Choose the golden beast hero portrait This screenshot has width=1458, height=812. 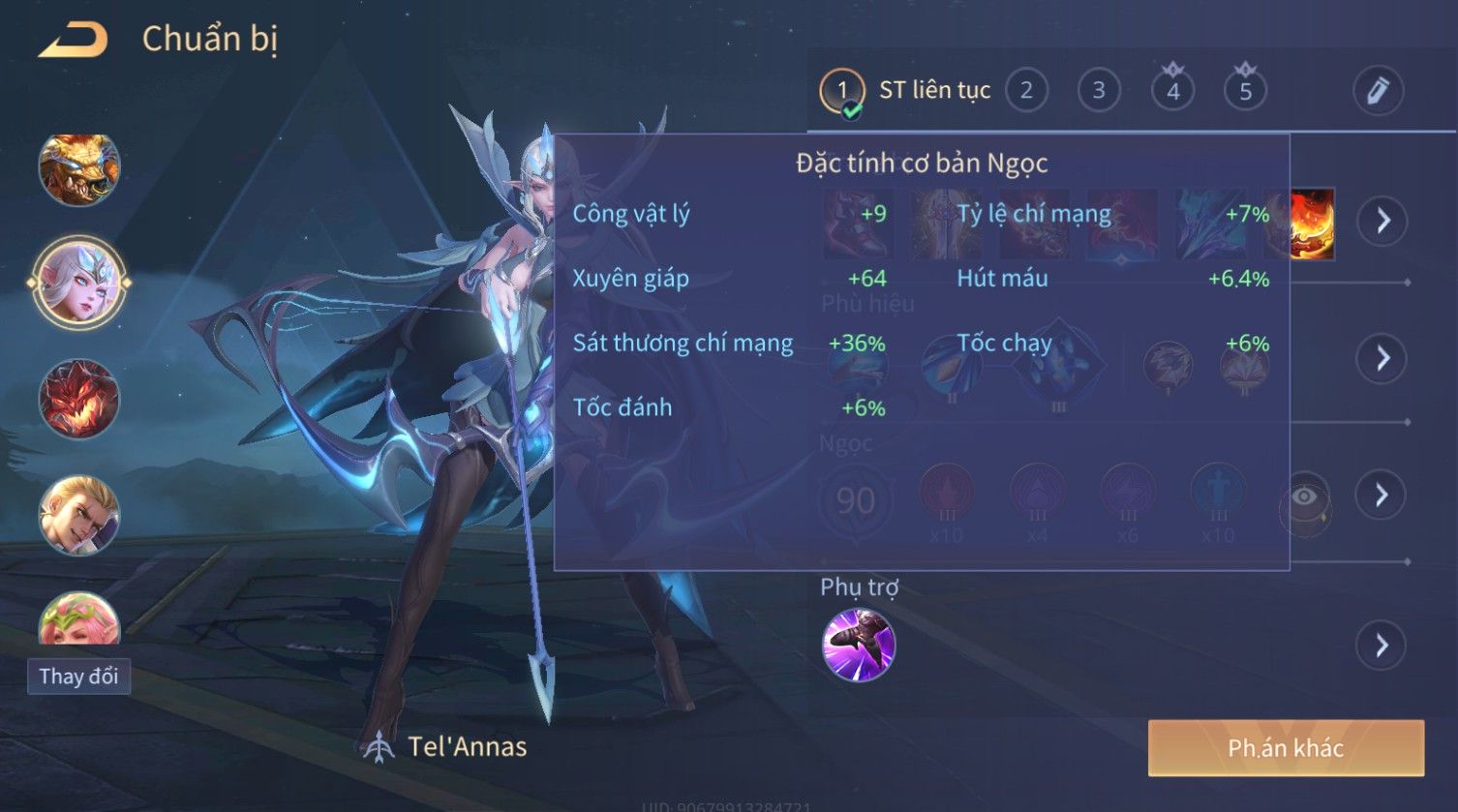[79, 169]
